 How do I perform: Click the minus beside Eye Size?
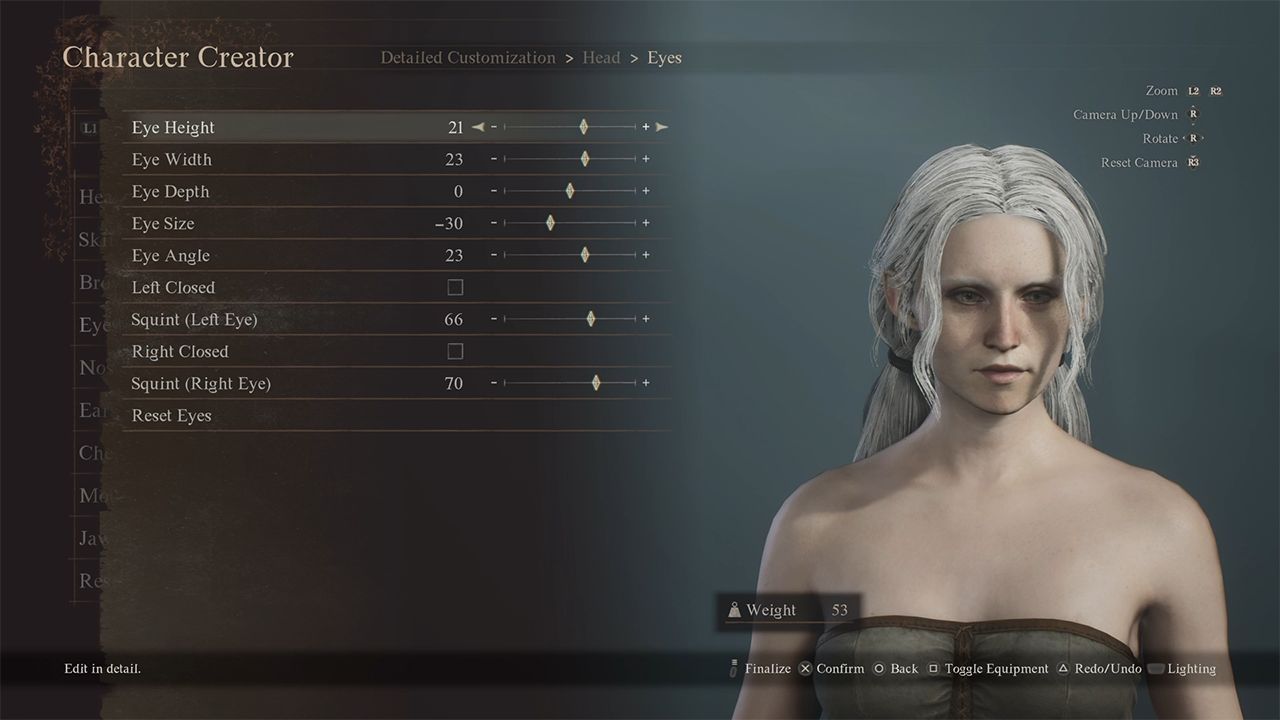494,223
